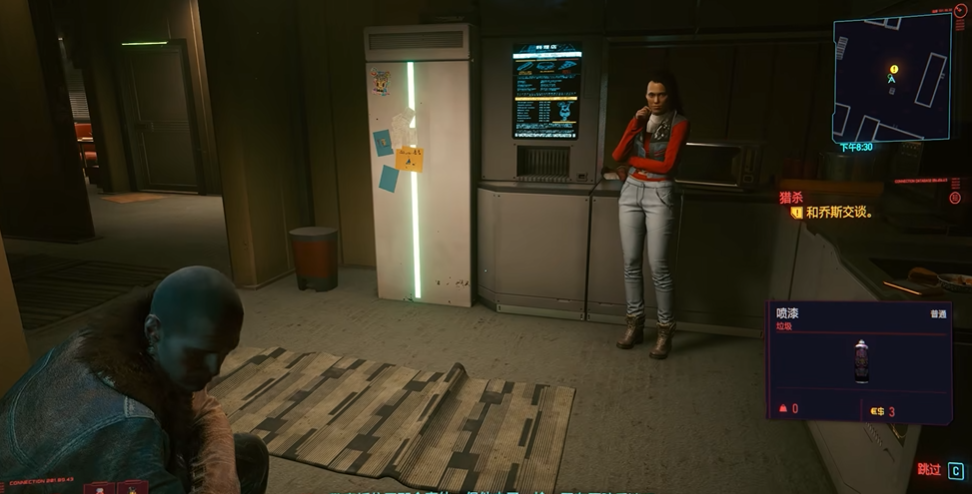Click the 跳过 skip label

pos(929,469)
